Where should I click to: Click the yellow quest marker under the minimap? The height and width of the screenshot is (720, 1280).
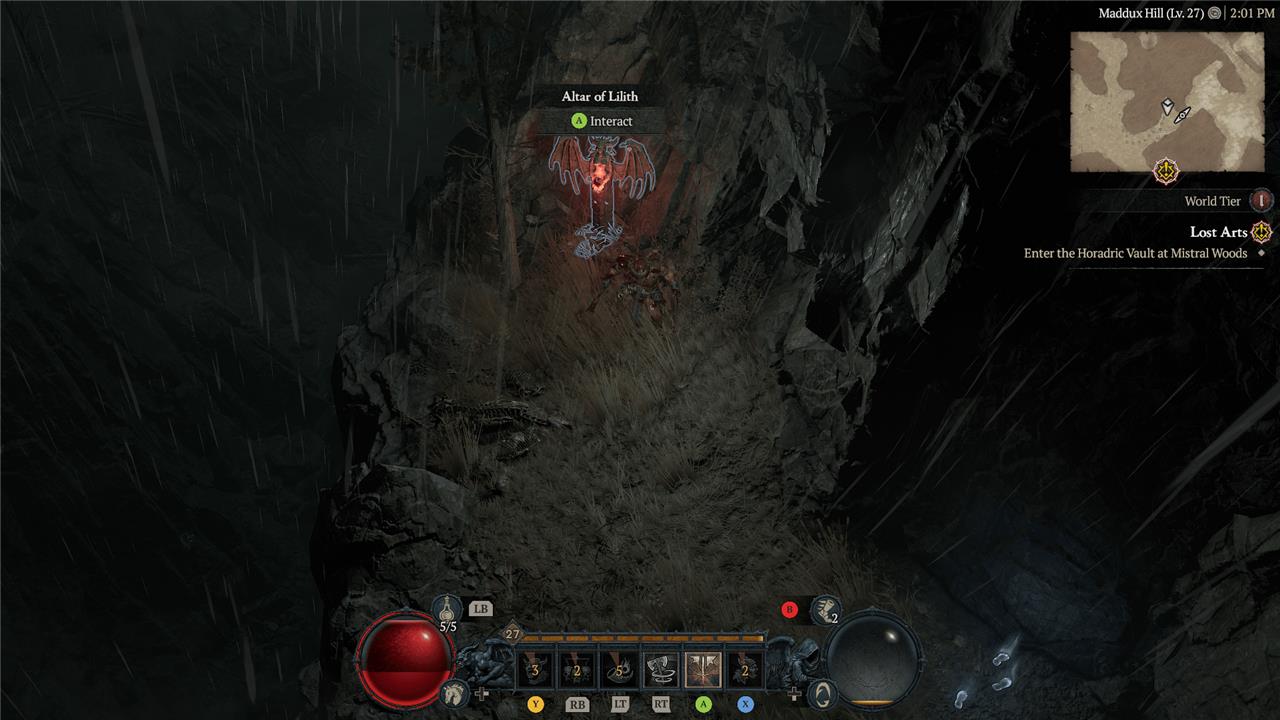click(1166, 171)
